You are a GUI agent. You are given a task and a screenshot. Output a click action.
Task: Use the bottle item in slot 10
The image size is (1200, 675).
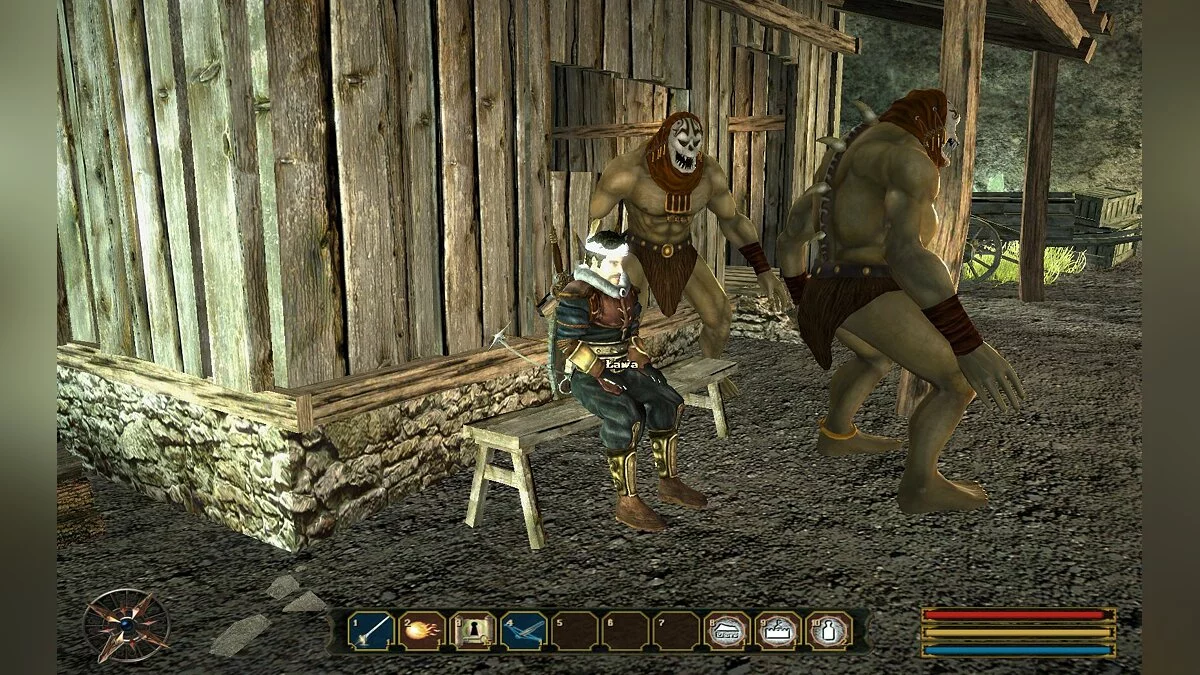[x=828, y=630]
